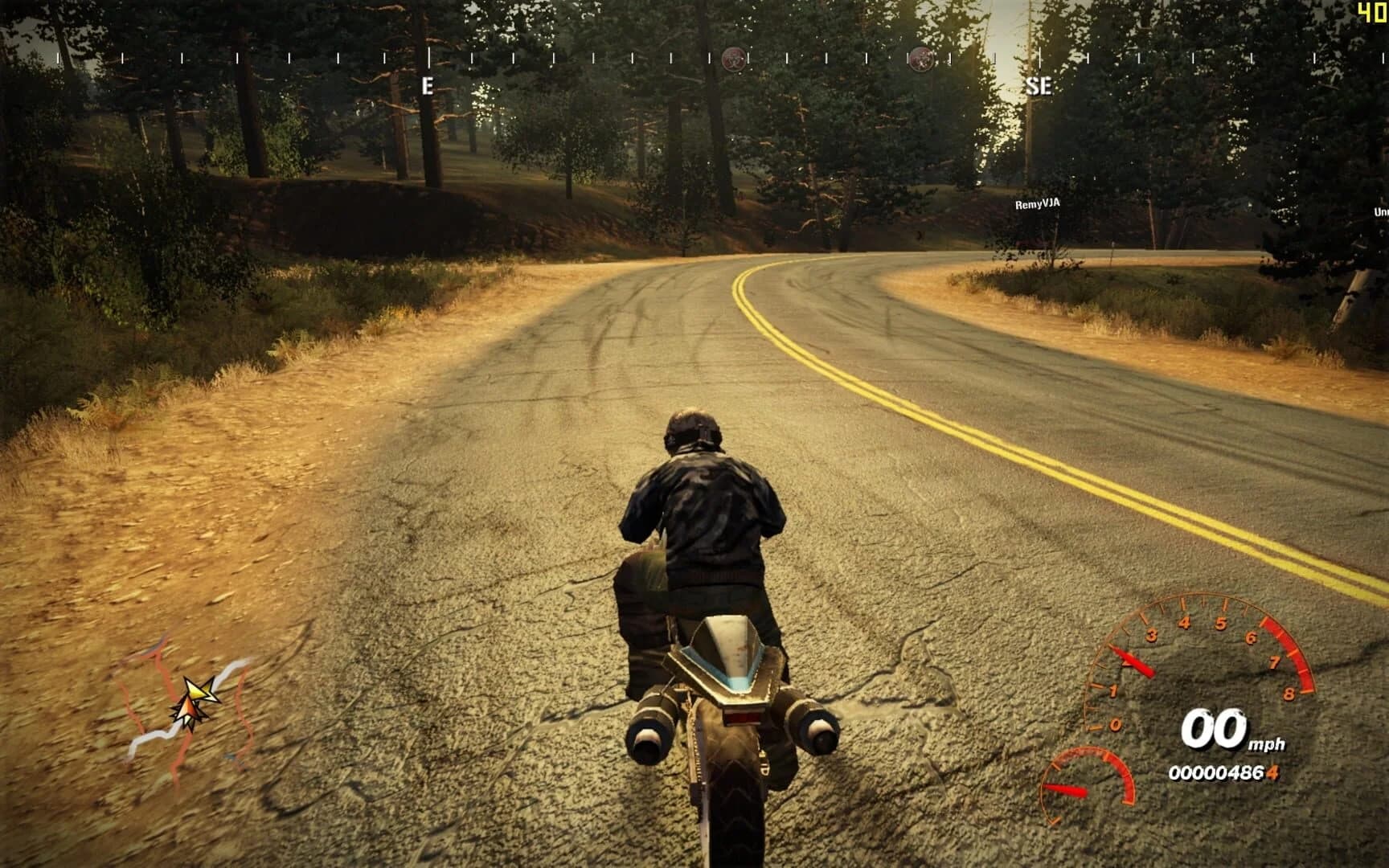1389x868 pixels.
Task: Click the 0 mark on the tachometer dial
Action: click(1116, 725)
